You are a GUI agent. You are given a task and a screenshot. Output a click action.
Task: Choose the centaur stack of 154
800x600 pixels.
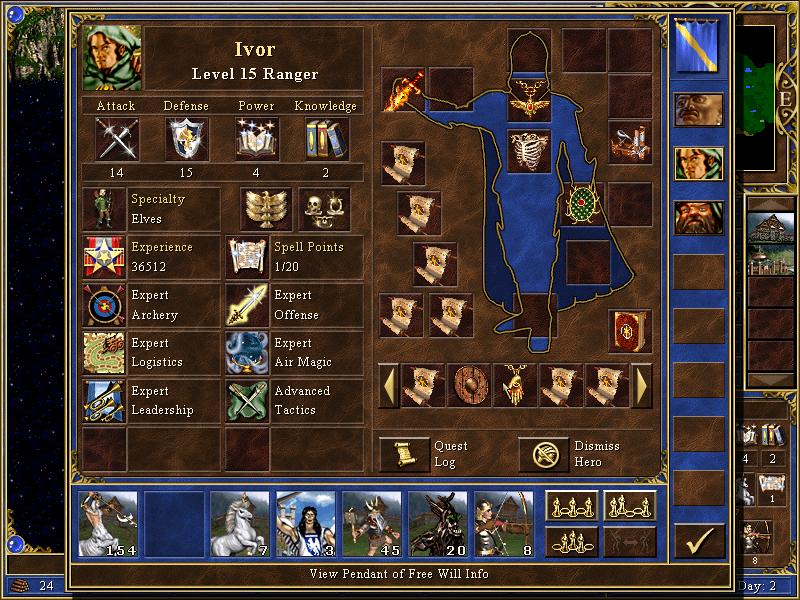(x=108, y=522)
